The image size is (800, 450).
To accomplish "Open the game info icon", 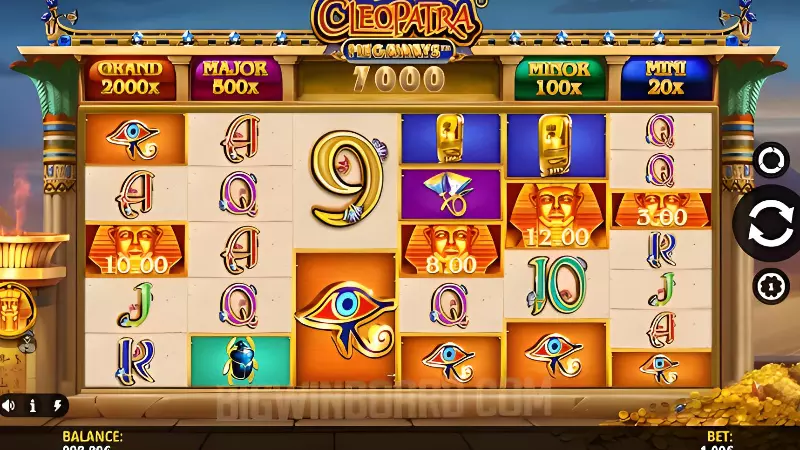I will tap(32, 406).
